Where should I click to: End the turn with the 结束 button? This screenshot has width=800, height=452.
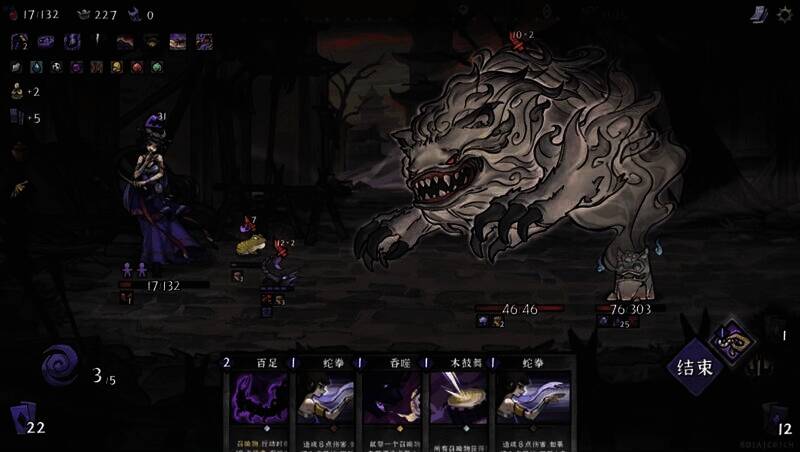(x=695, y=367)
